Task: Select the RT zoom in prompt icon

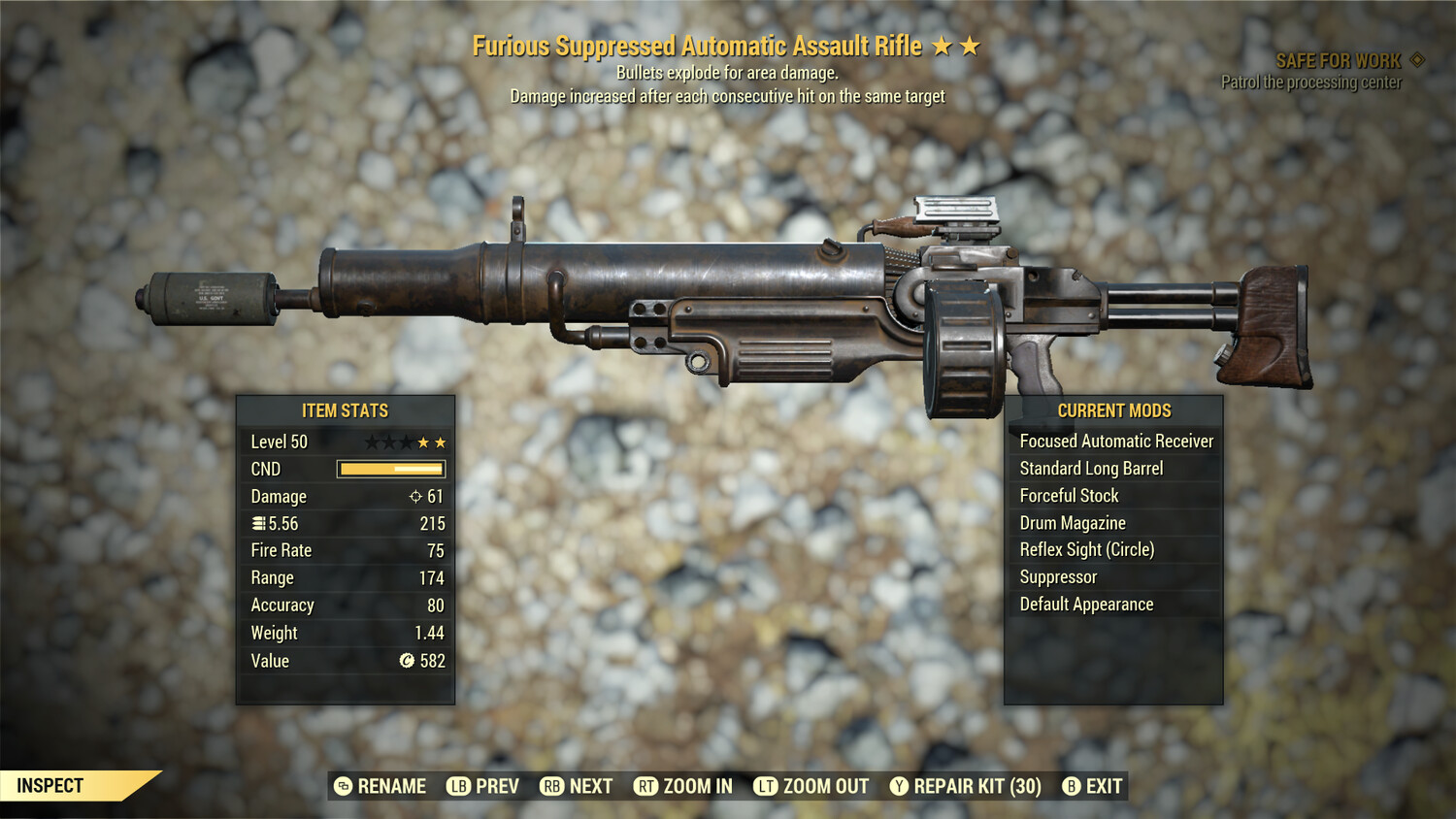Action: coord(645,786)
